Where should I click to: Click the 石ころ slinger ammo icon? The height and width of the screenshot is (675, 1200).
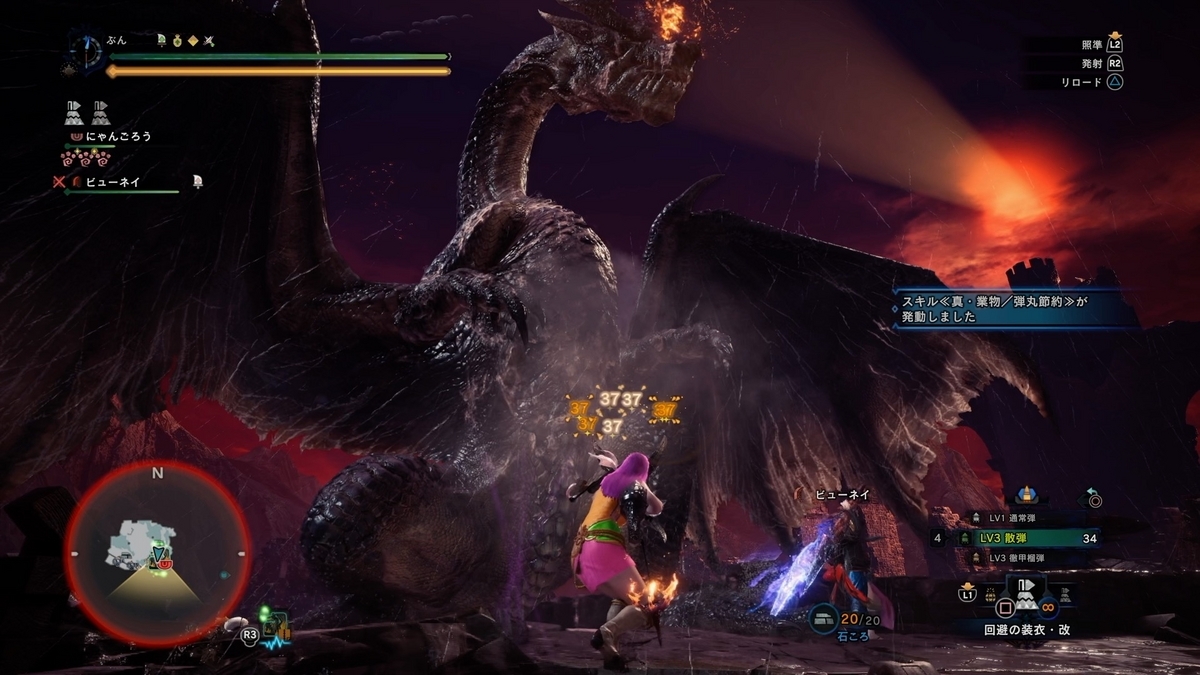(x=824, y=618)
